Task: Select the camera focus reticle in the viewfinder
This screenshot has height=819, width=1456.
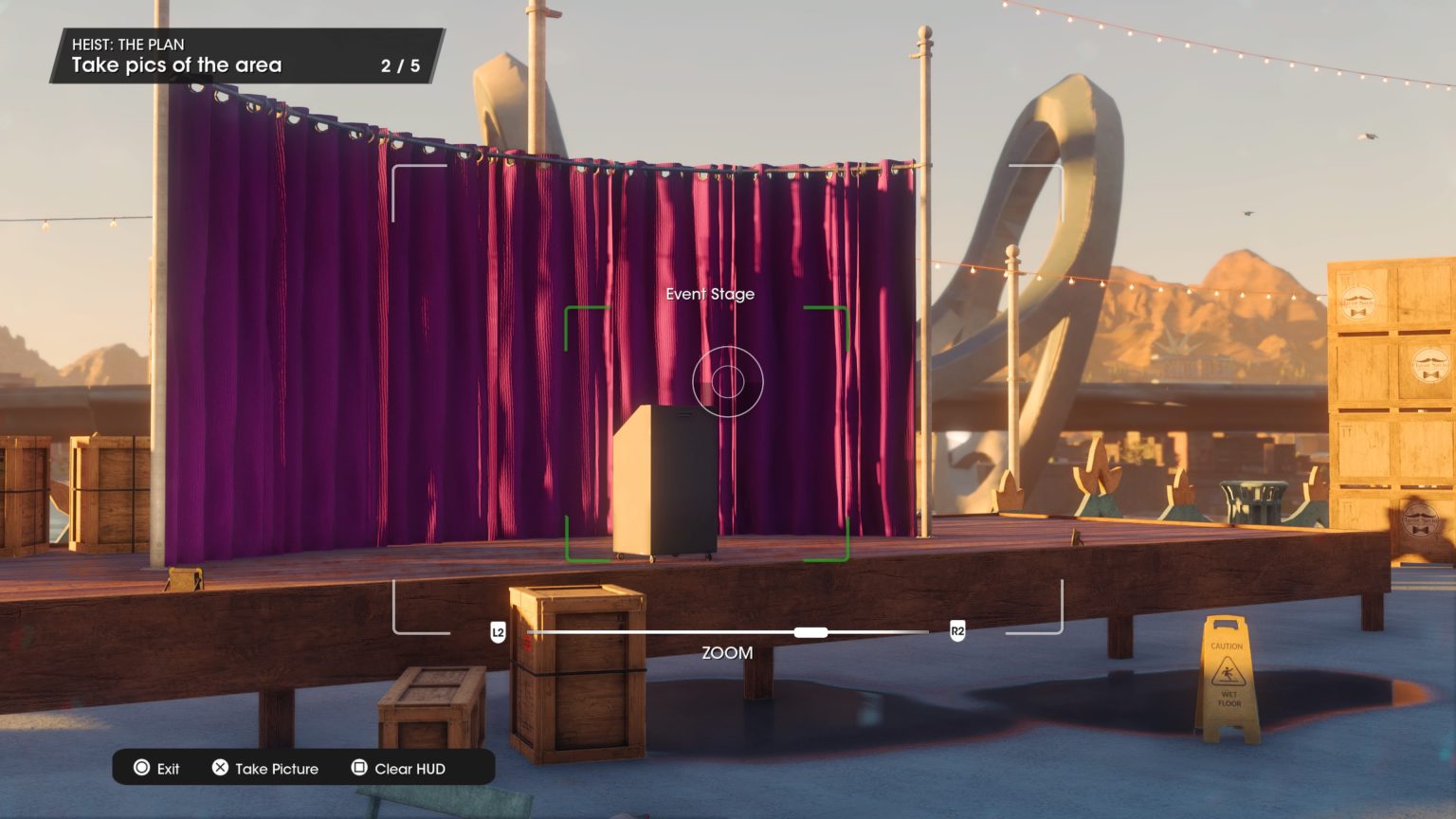Action: [726, 381]
